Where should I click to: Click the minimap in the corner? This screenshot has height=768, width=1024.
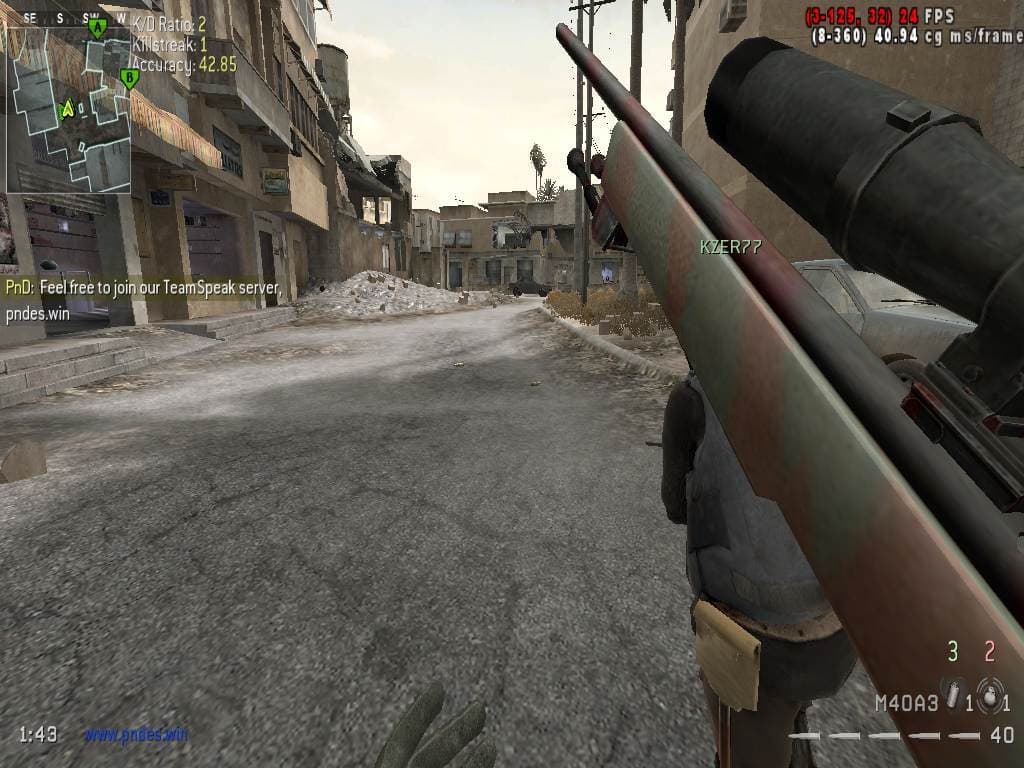point(68,108)
